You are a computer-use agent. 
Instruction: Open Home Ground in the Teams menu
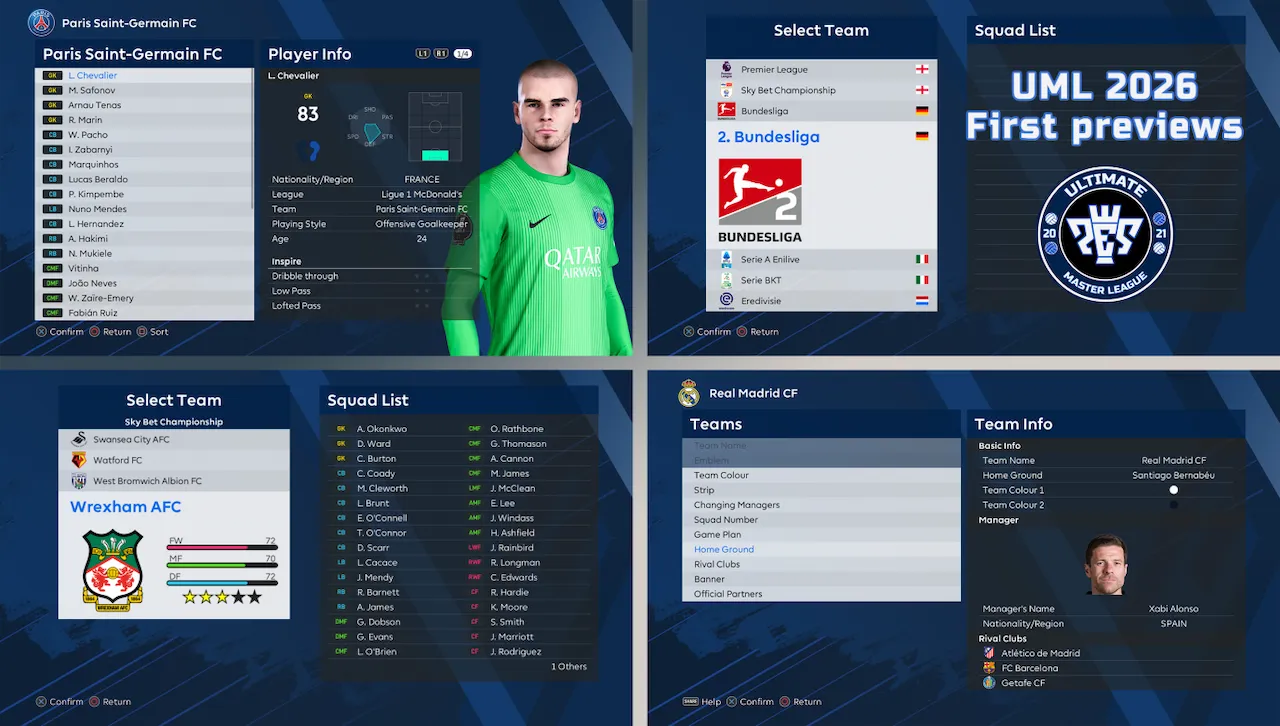tap(723, 549)
